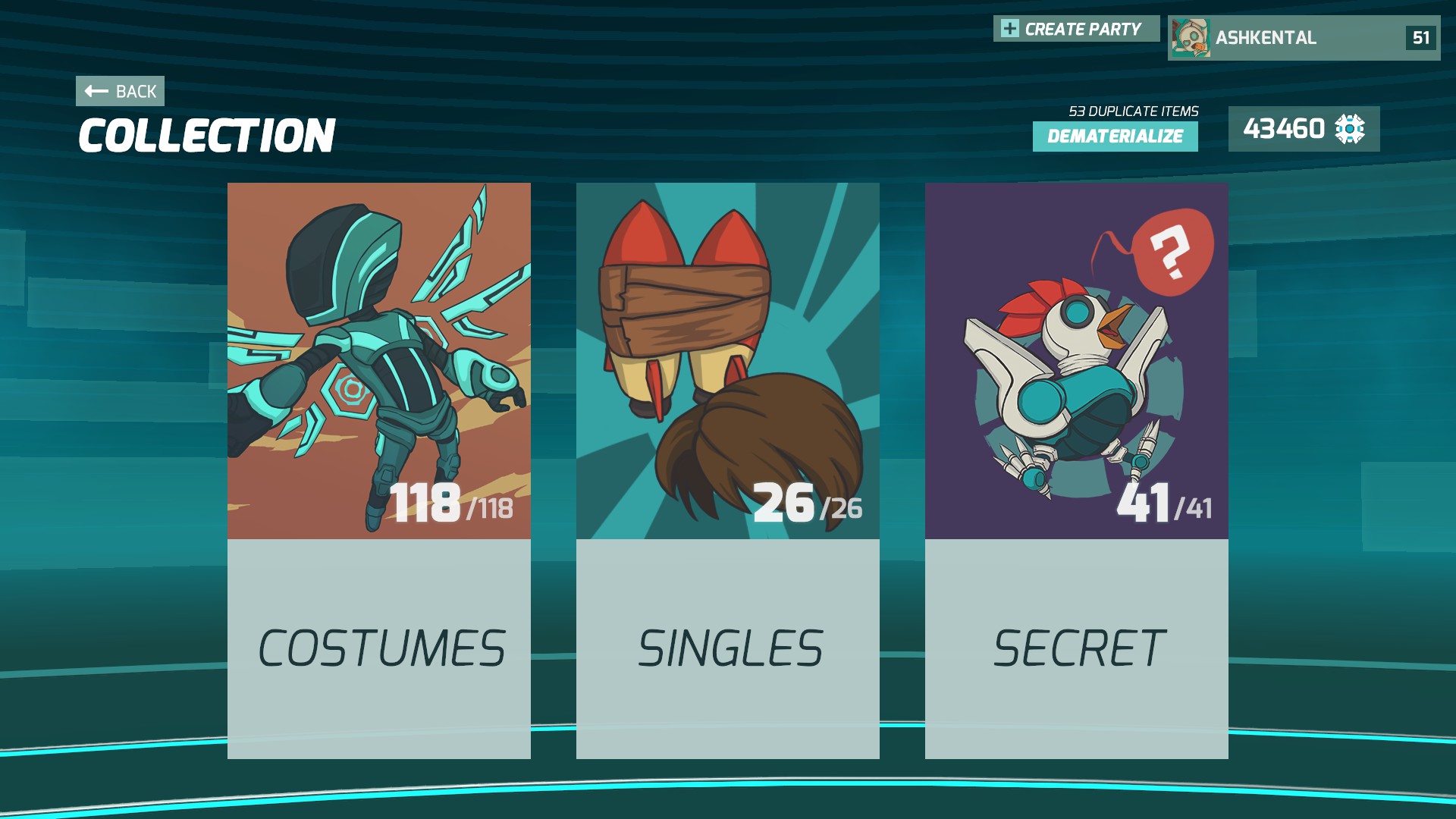Expand the Costumes collection category
Viewport: 1456px width, 819px height.
tap(379, 648)
